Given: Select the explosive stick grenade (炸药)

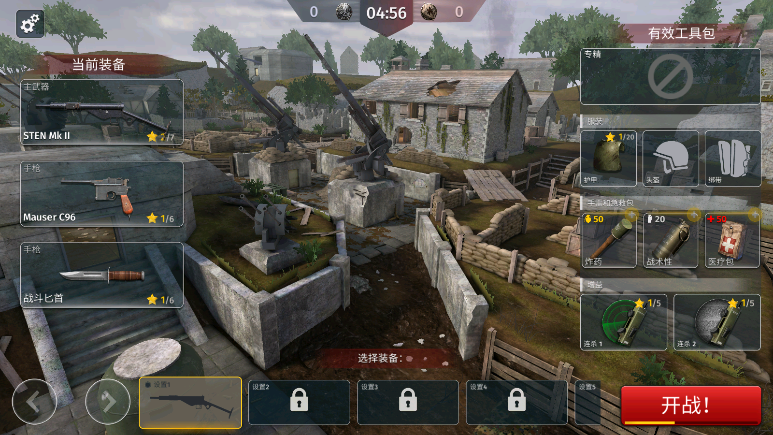Looking at the screenshot, I should 609,239.
